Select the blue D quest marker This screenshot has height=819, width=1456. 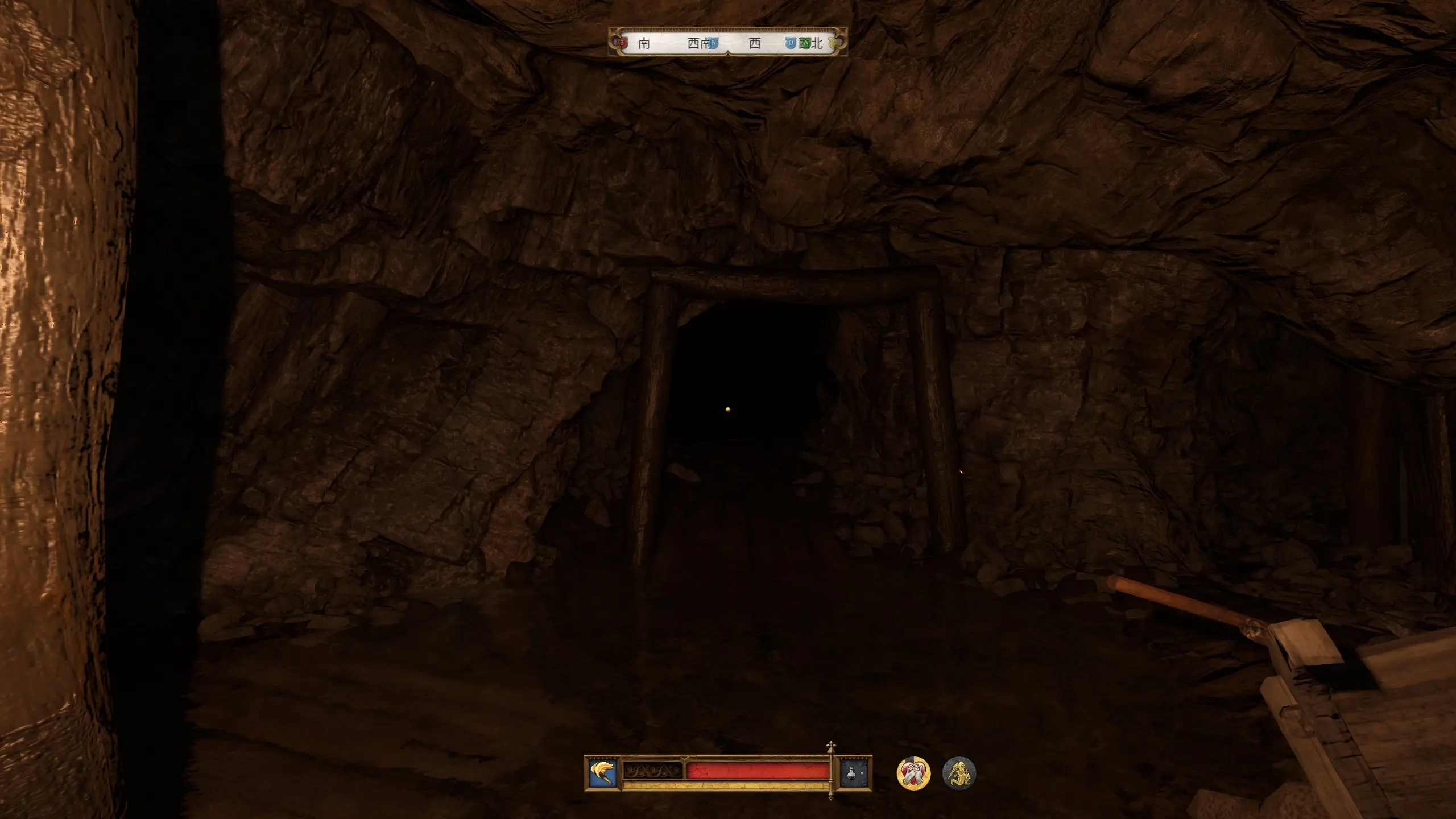click(x=791, y=43)
